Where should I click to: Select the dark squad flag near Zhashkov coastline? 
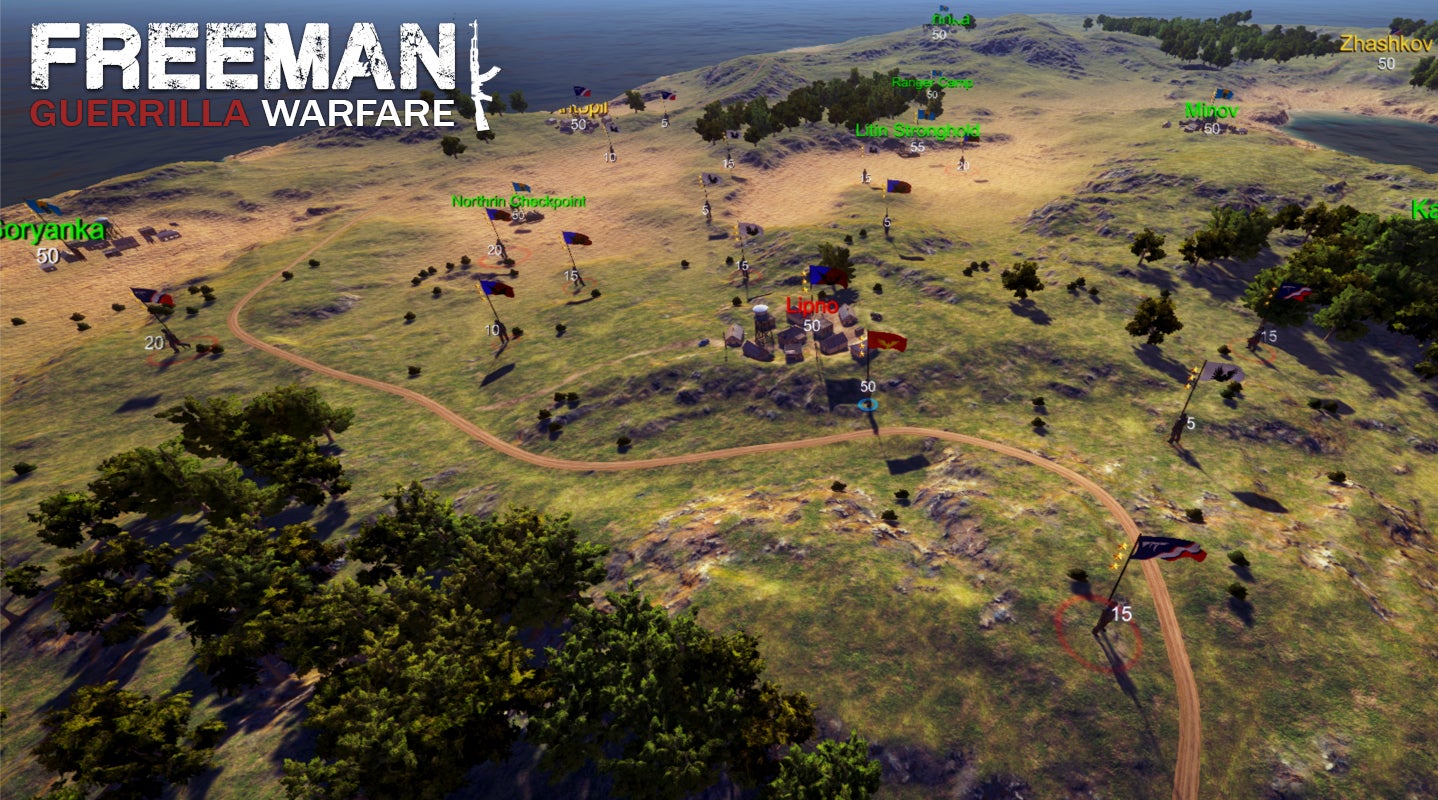coord(1394,32)
